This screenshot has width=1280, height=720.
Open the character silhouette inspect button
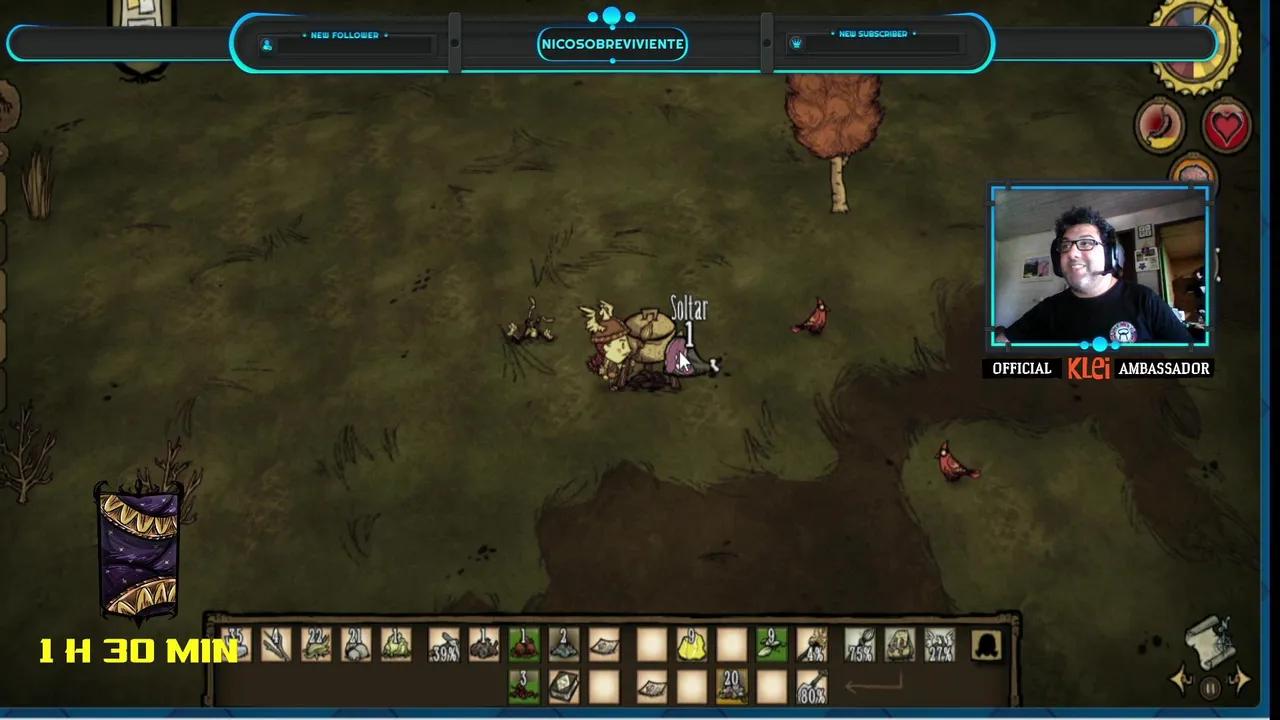(x=987, y=645)
